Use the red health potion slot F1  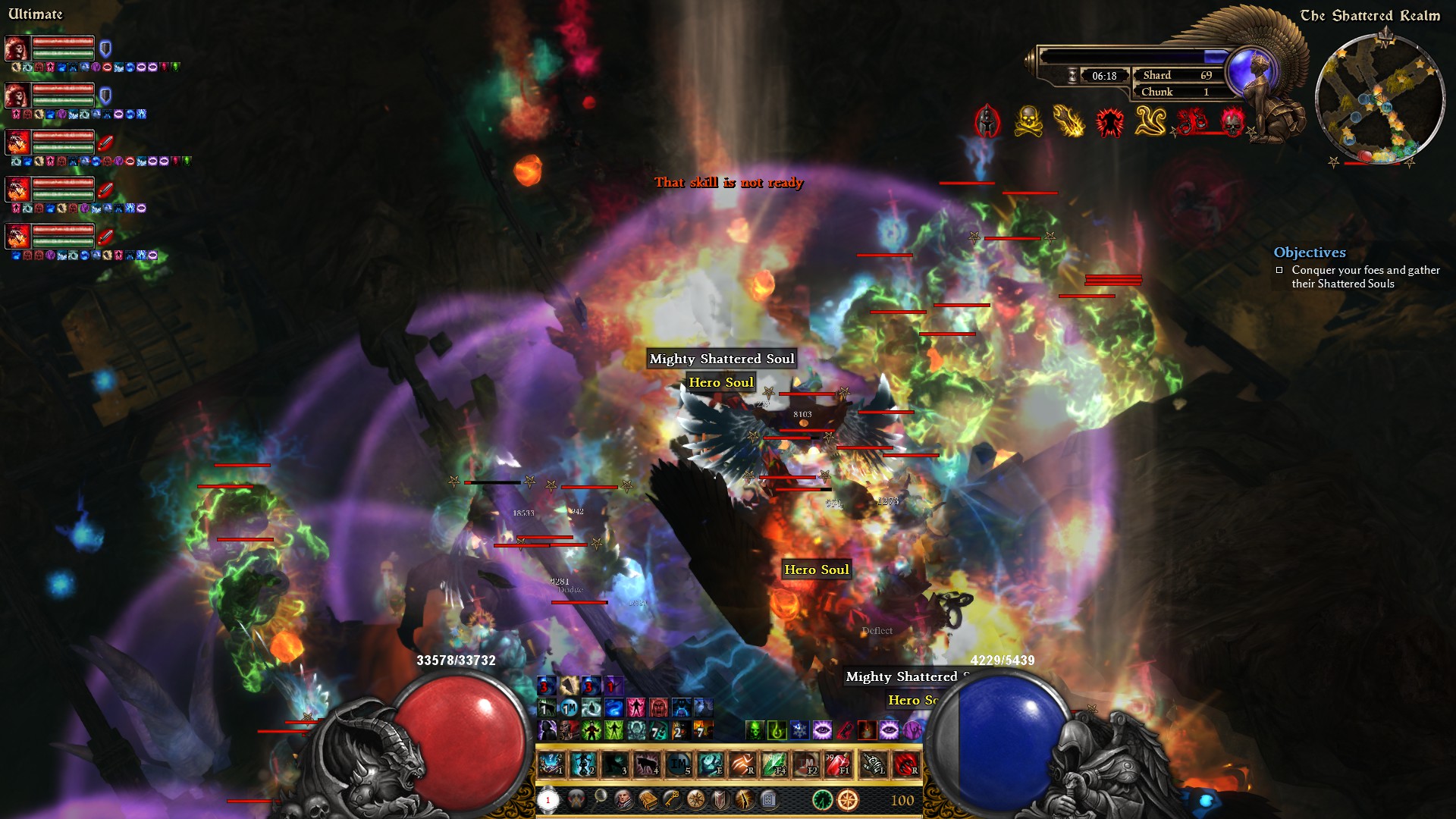point(836,764)
